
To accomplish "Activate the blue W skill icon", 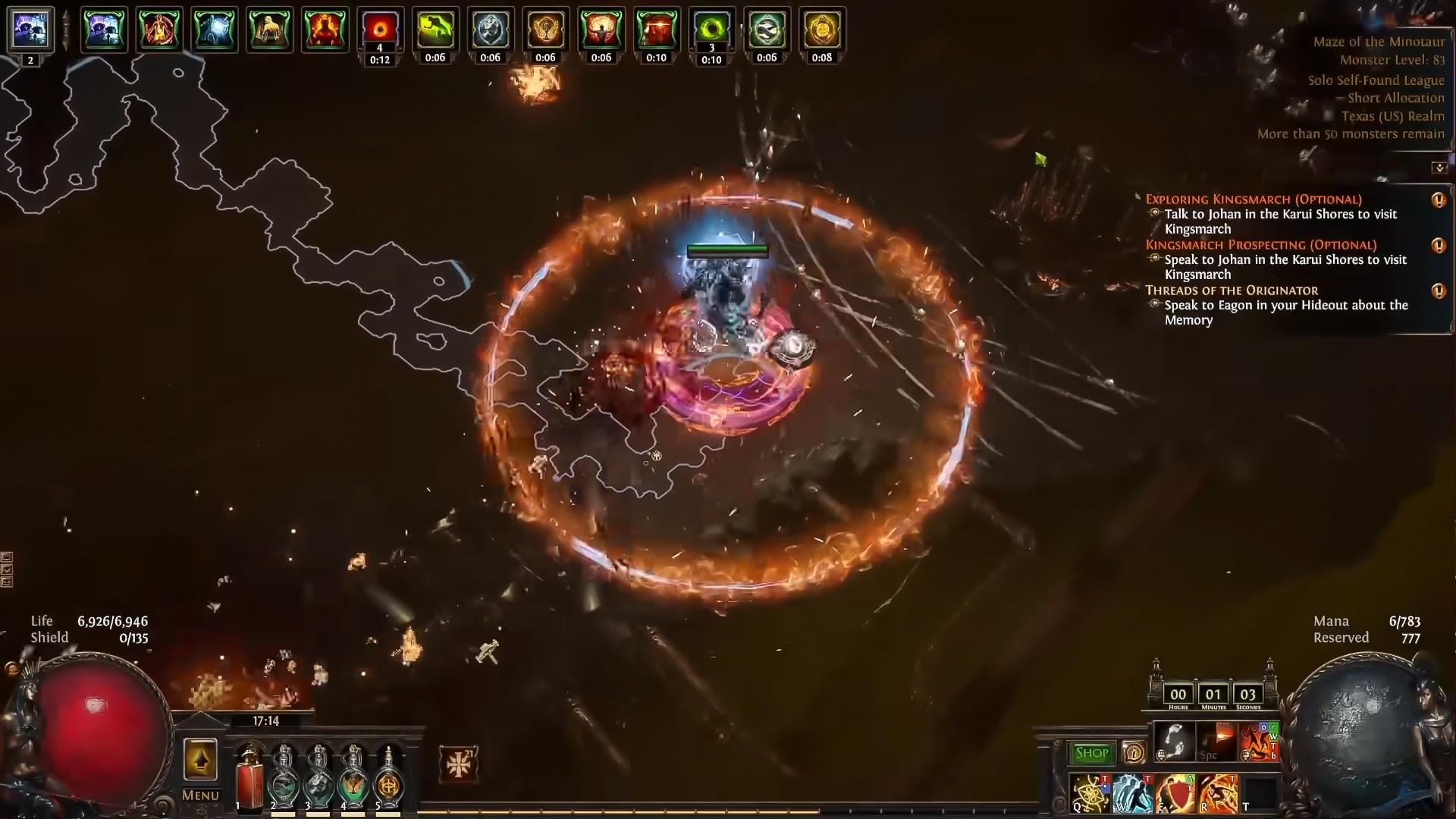I will click(x=1132, y=793).
